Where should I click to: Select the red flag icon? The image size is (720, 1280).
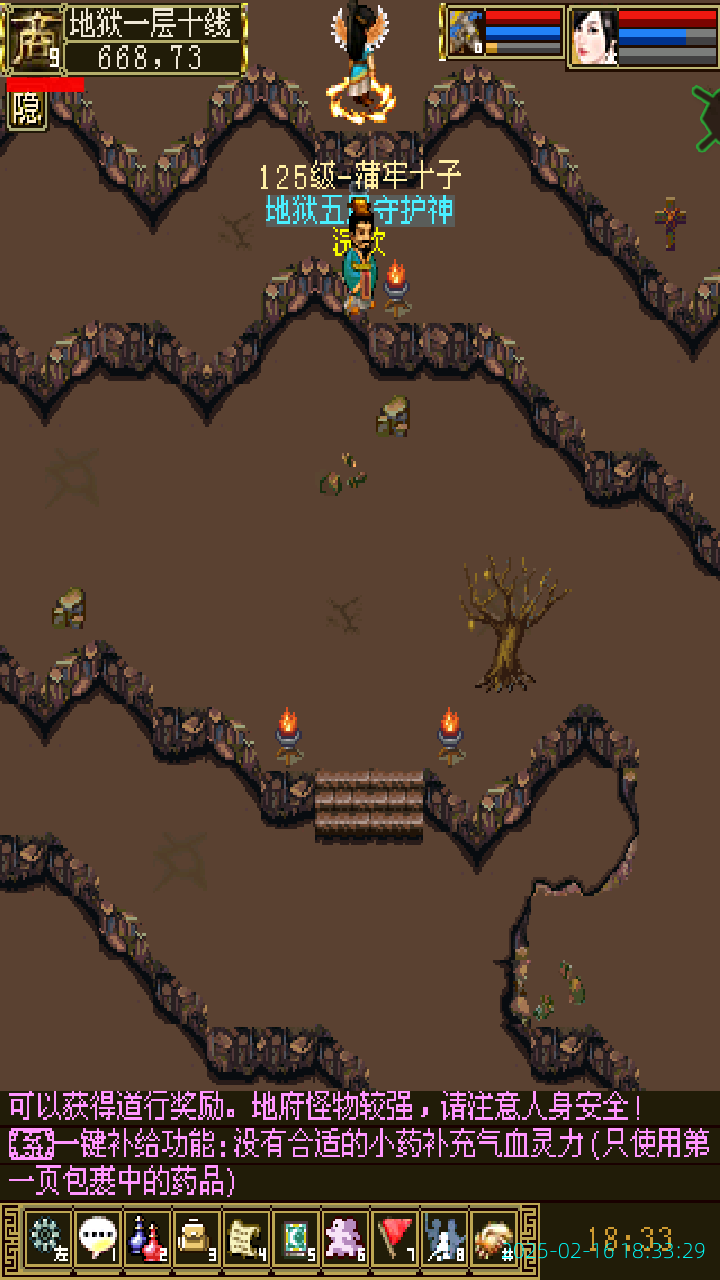click(395, 1238)
